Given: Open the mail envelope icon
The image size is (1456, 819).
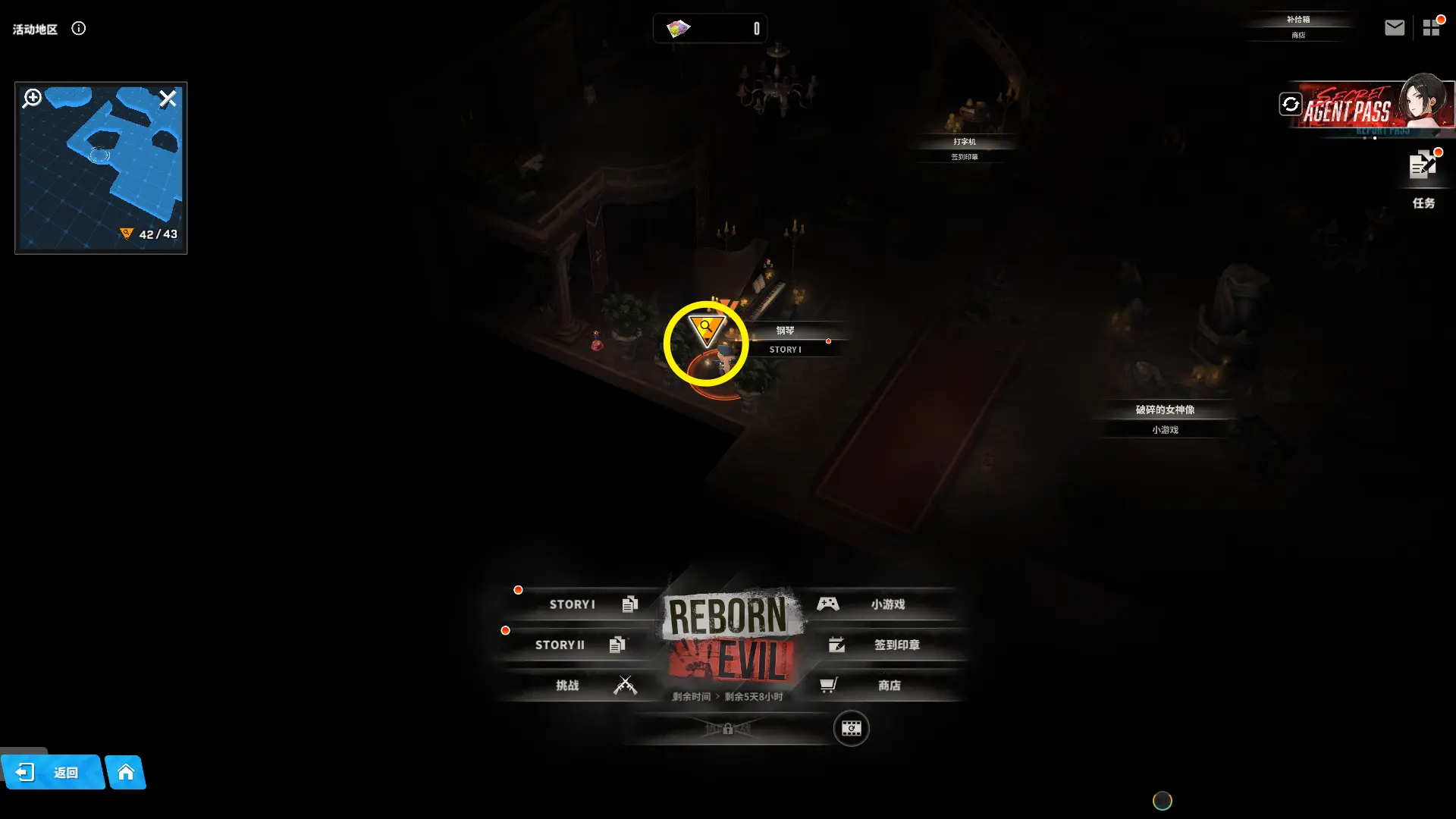Looking at the screenshot, I should [1395, 28].
